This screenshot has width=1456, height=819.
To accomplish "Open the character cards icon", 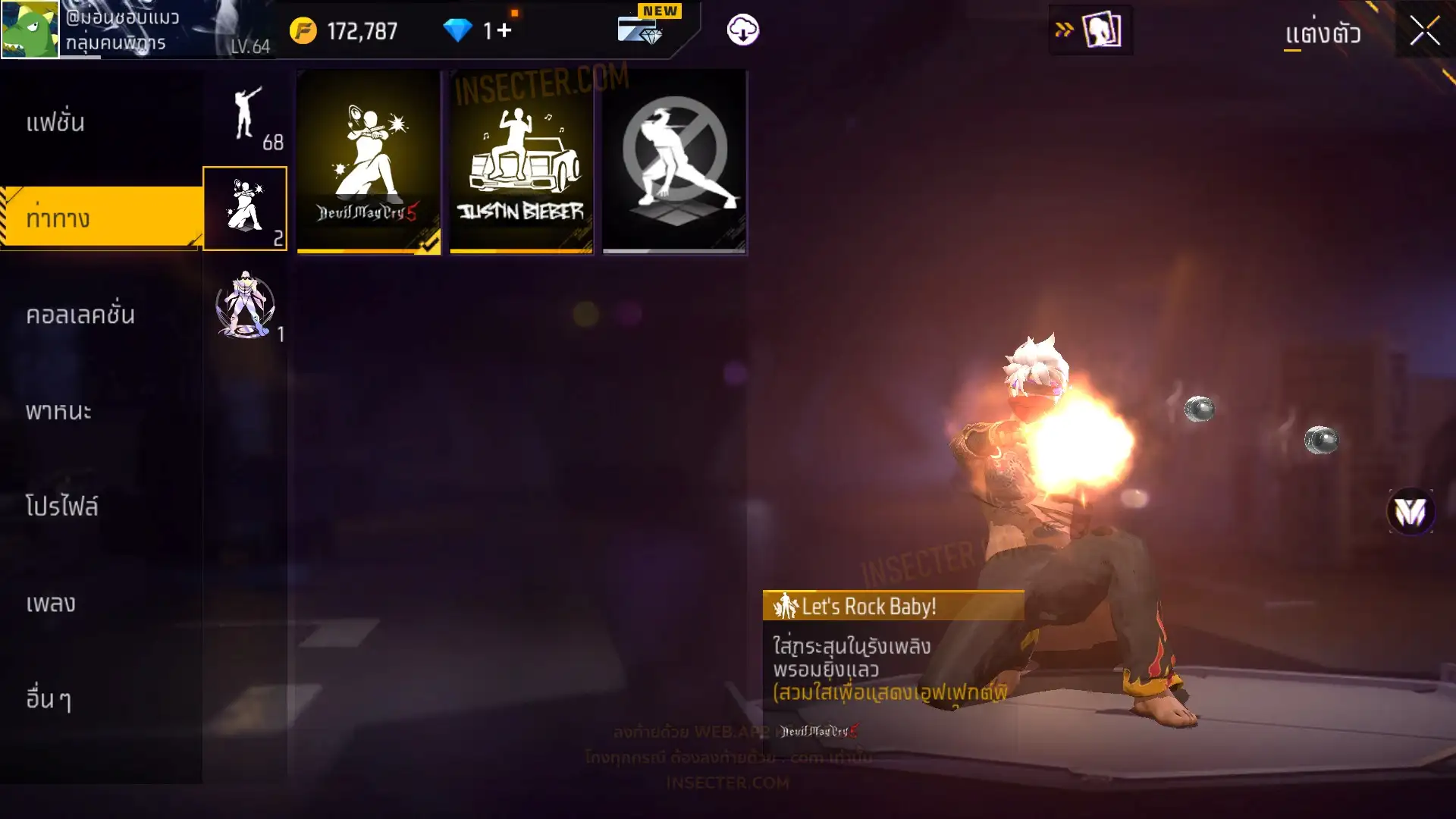I will point(1101,30).
